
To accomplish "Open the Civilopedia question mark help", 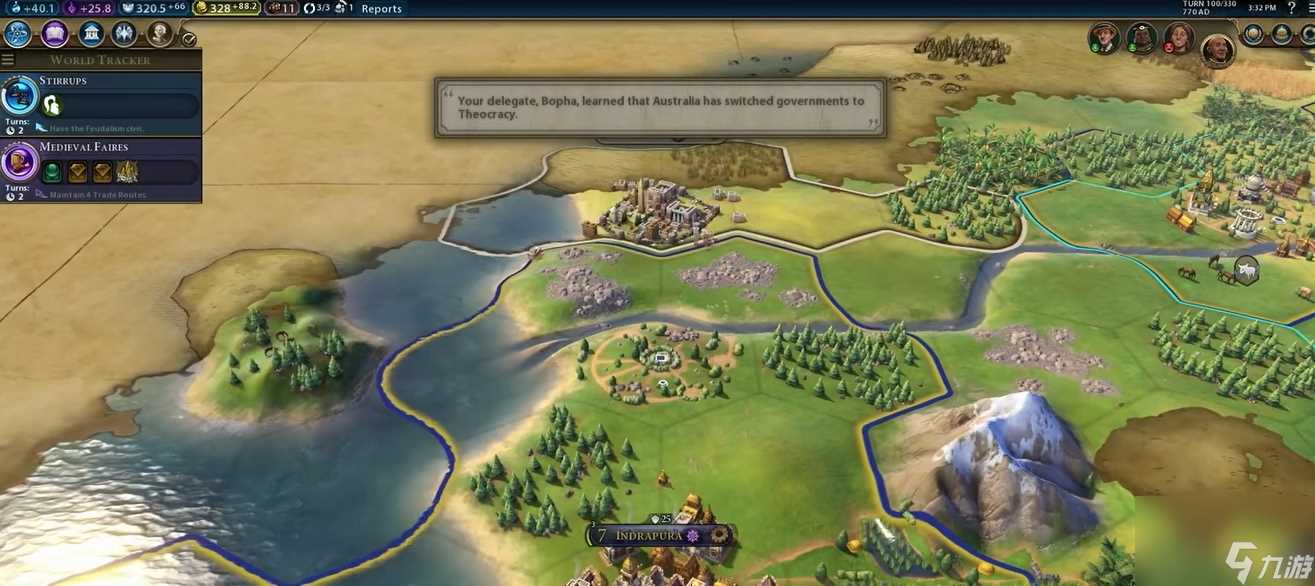I will point(1292,8).
